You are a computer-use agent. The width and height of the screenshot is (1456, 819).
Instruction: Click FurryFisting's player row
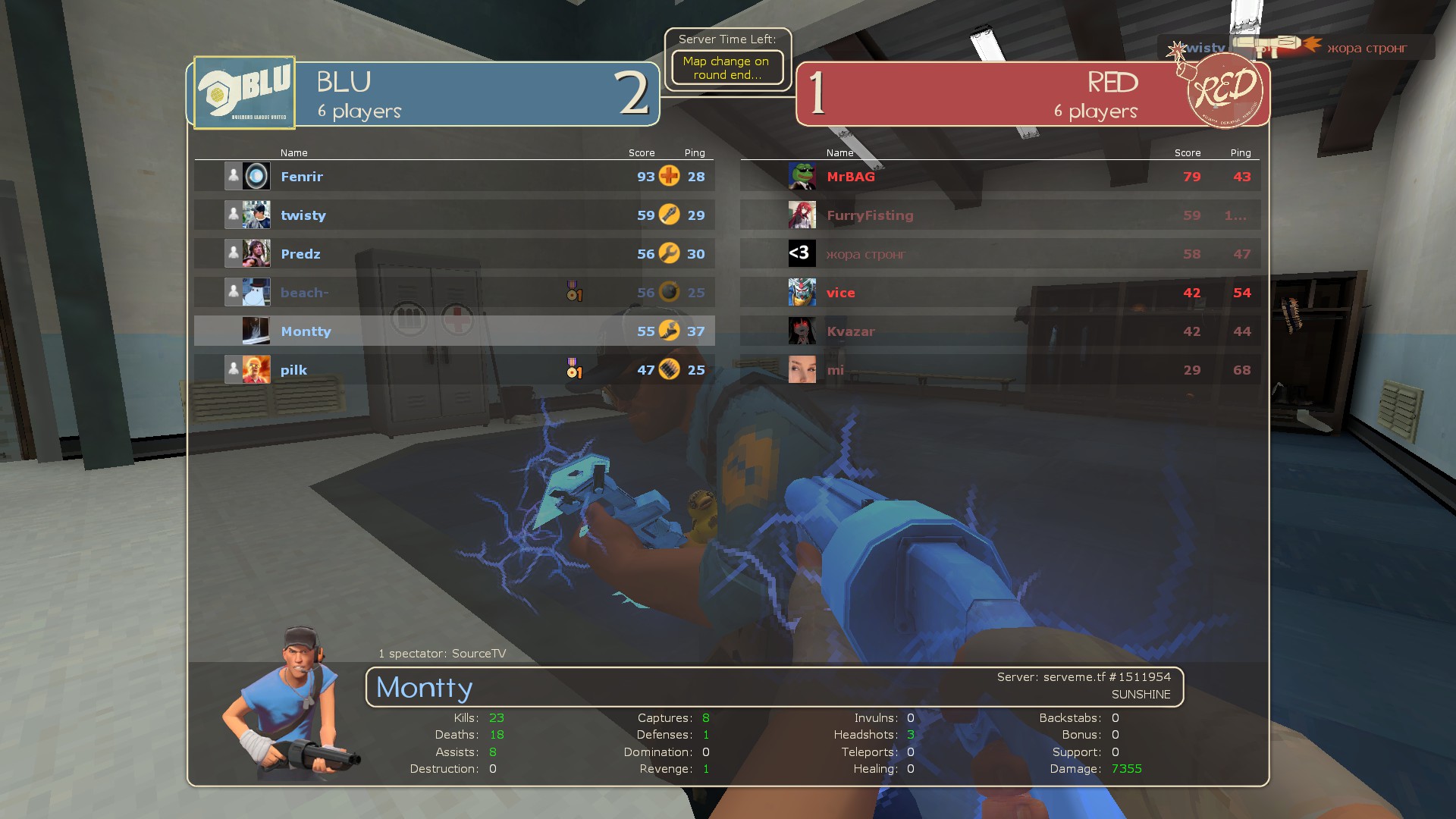[x=999, y=215]
